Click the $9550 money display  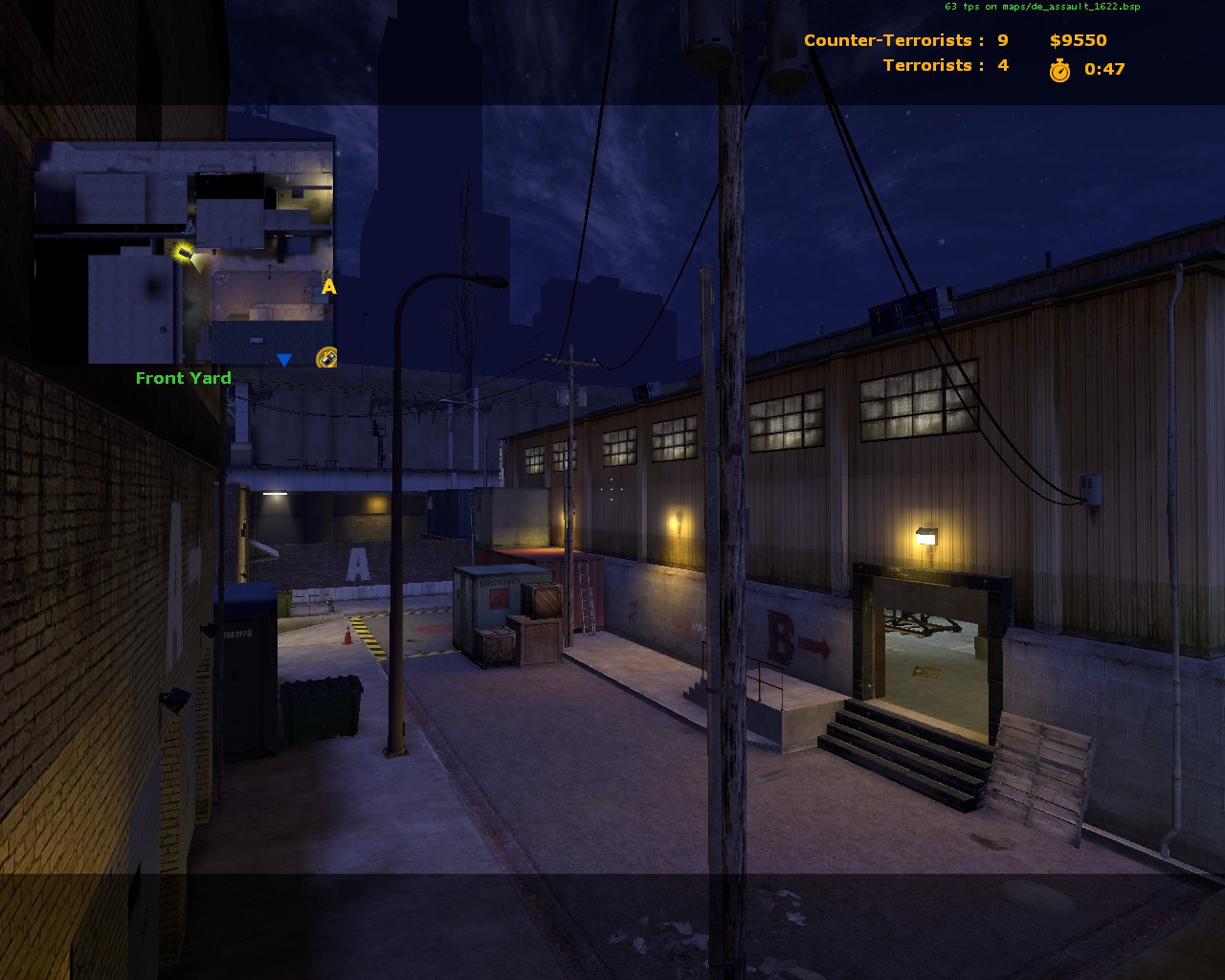point(1077,40)
